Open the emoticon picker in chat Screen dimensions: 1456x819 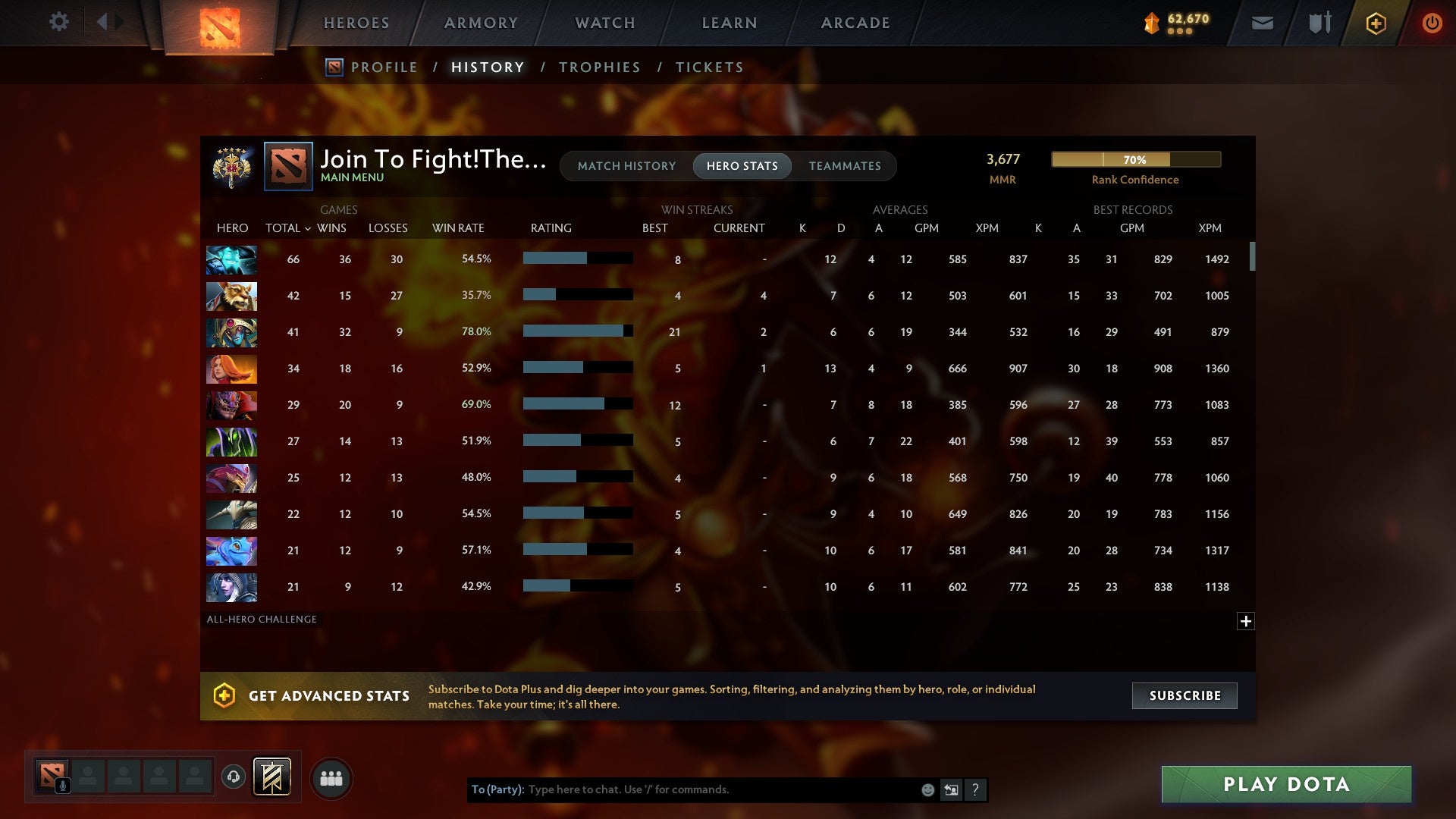(x=927, y=789)
